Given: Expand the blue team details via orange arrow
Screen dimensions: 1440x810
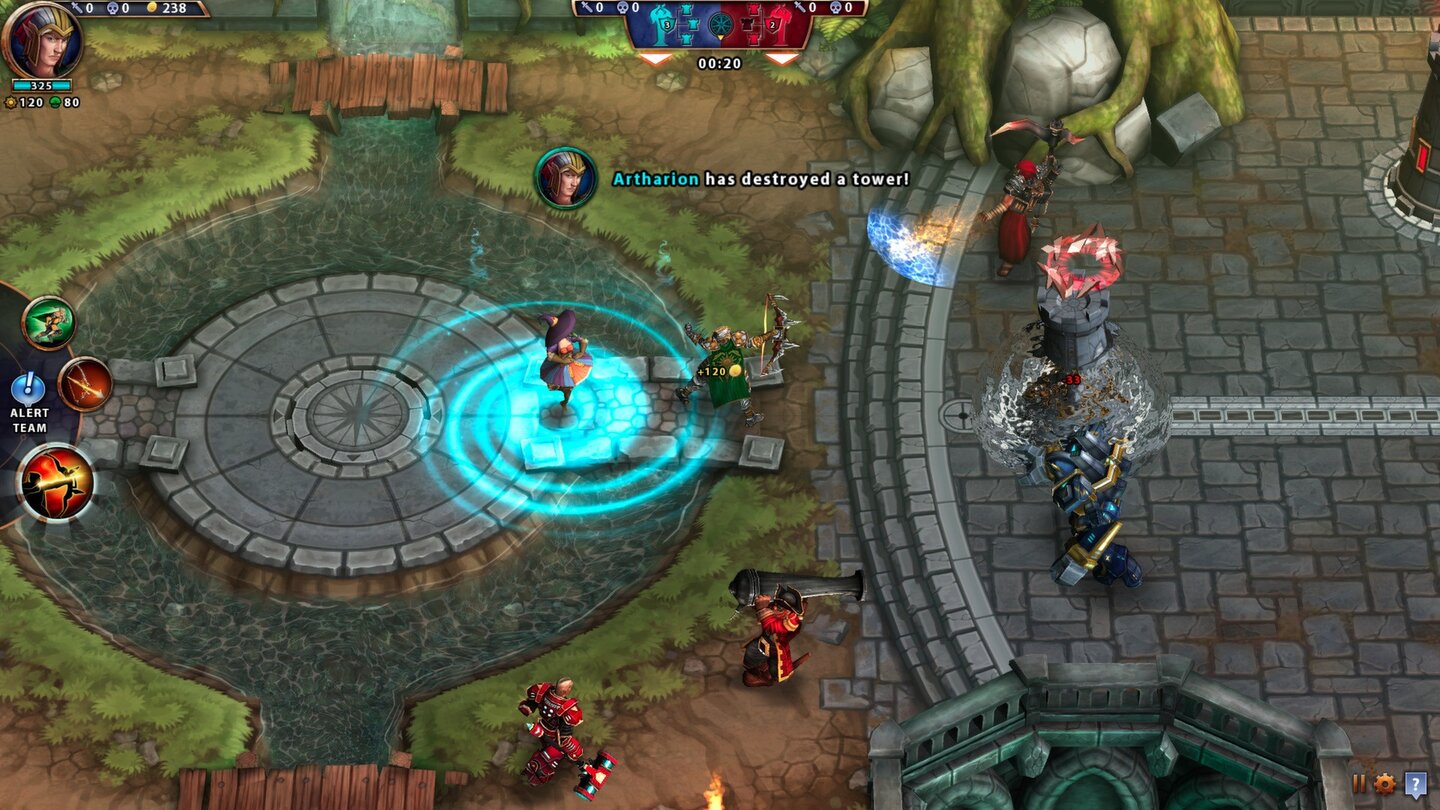Looking at the screenshot, I should 653,58.
